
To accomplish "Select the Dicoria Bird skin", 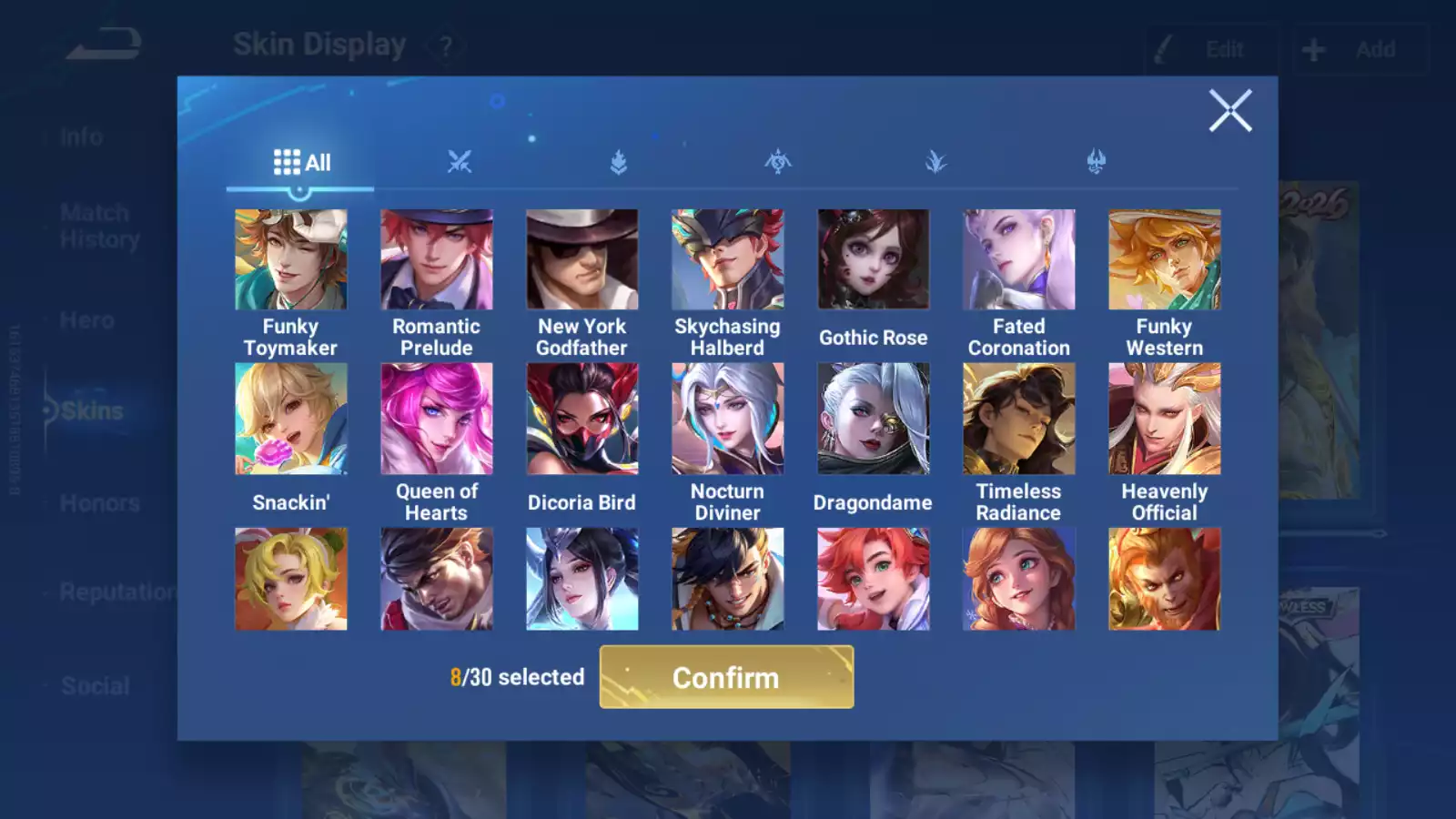I will pyautogui.click(x=581, y=419).
